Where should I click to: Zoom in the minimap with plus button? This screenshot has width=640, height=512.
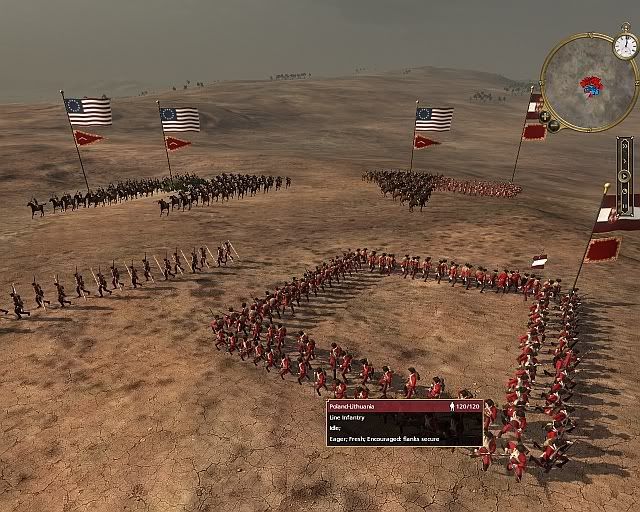pyautogui.click(x=545, y=117)
